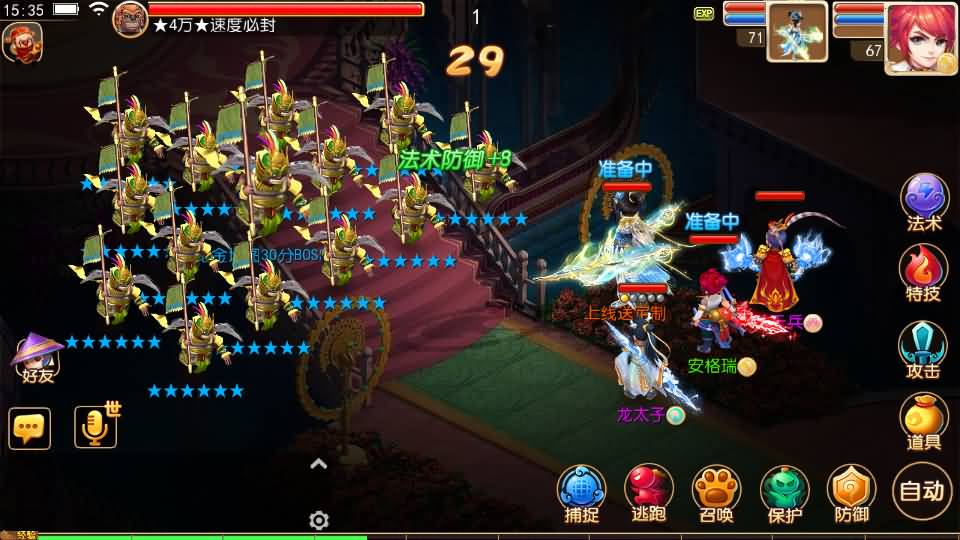
Task: Open the 道具 item bag
Action: (x=923, y=420)
